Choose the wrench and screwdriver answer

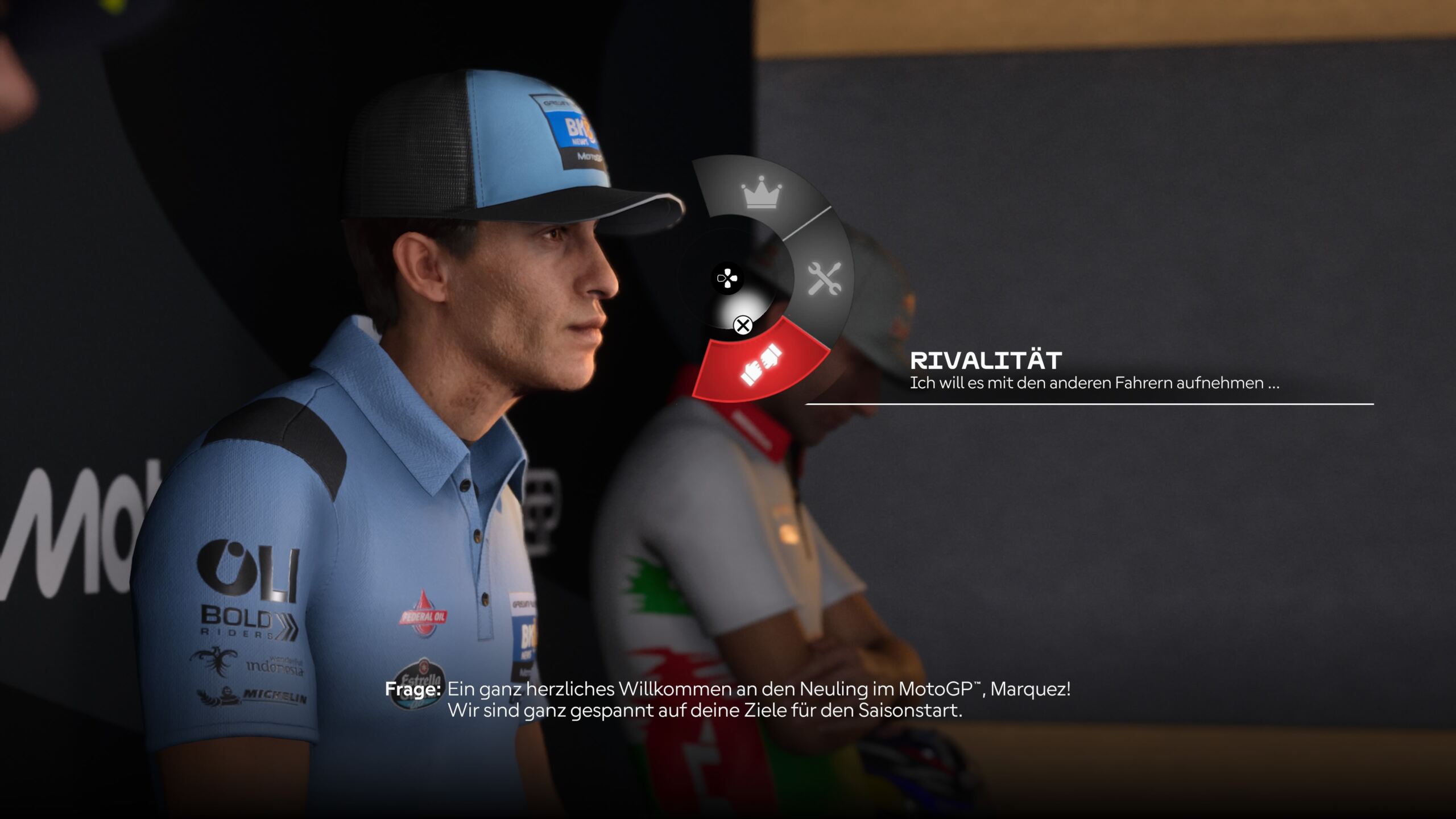[x=824, y=279]
